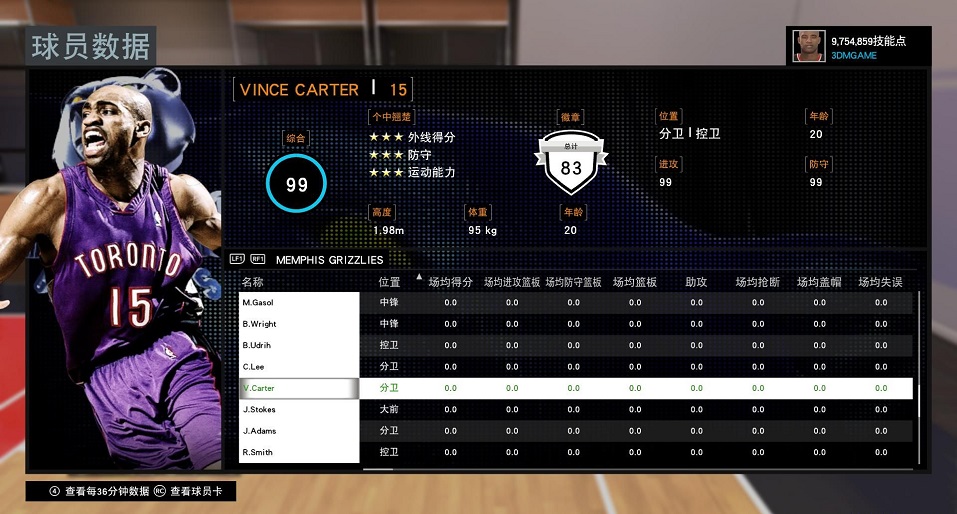Screen dimensions: 957x514
Task: Sort players by 位置 column header
Action: tap(389, 282)
